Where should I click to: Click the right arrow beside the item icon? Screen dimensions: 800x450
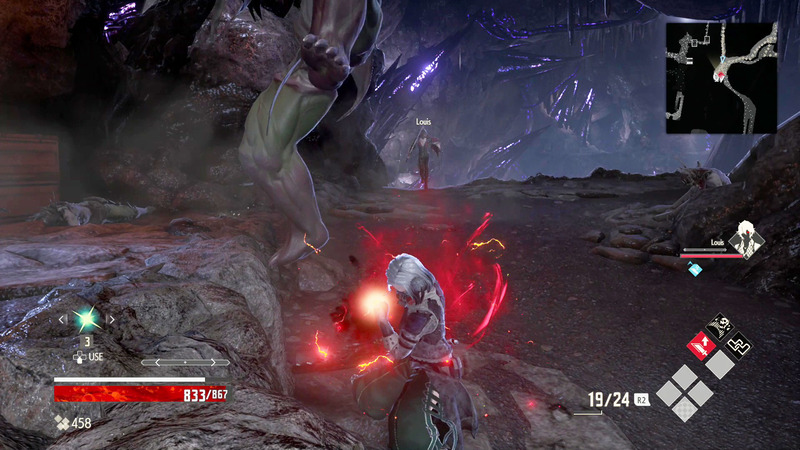pos(112,320)
